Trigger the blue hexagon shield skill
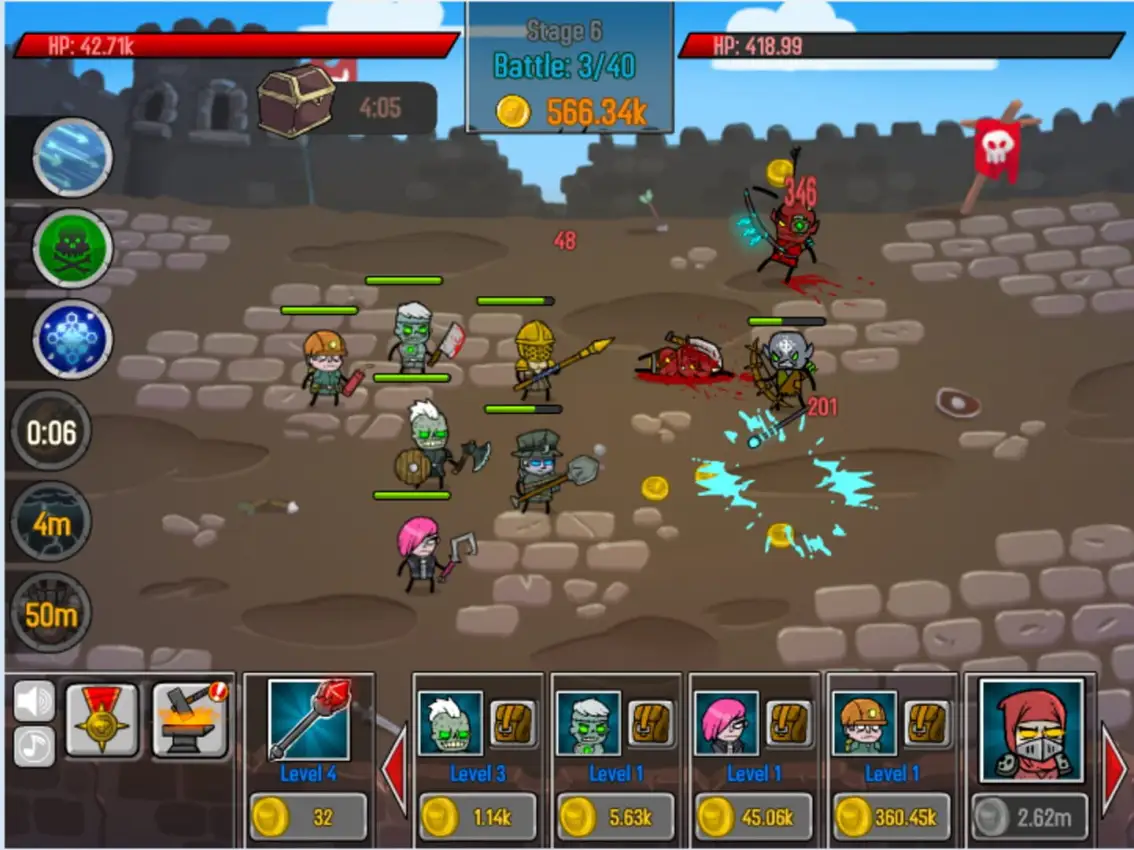The height and width of the screenshot is (850, 1134). 72,339
